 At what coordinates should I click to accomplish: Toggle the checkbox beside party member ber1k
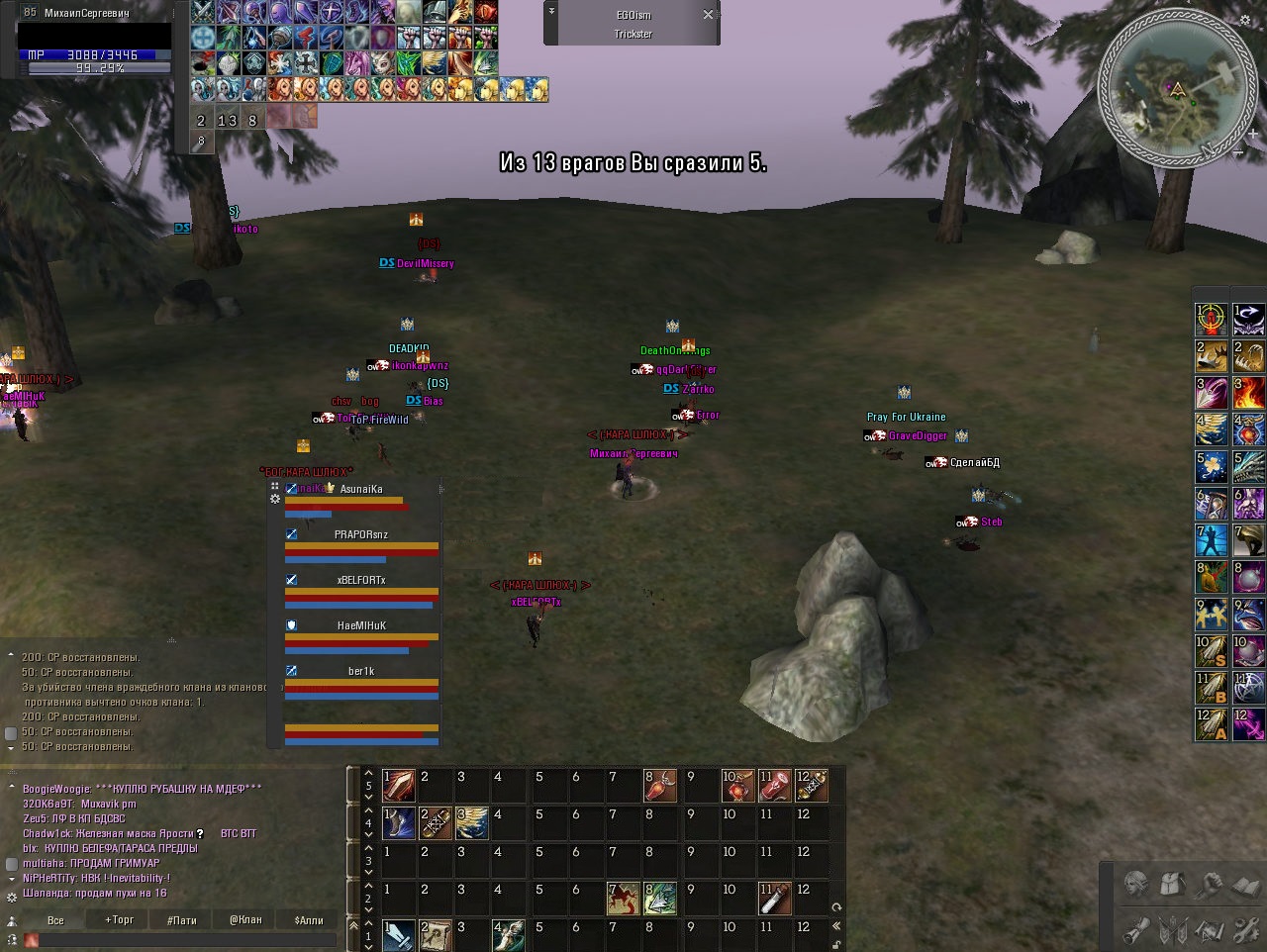(291, 670)
